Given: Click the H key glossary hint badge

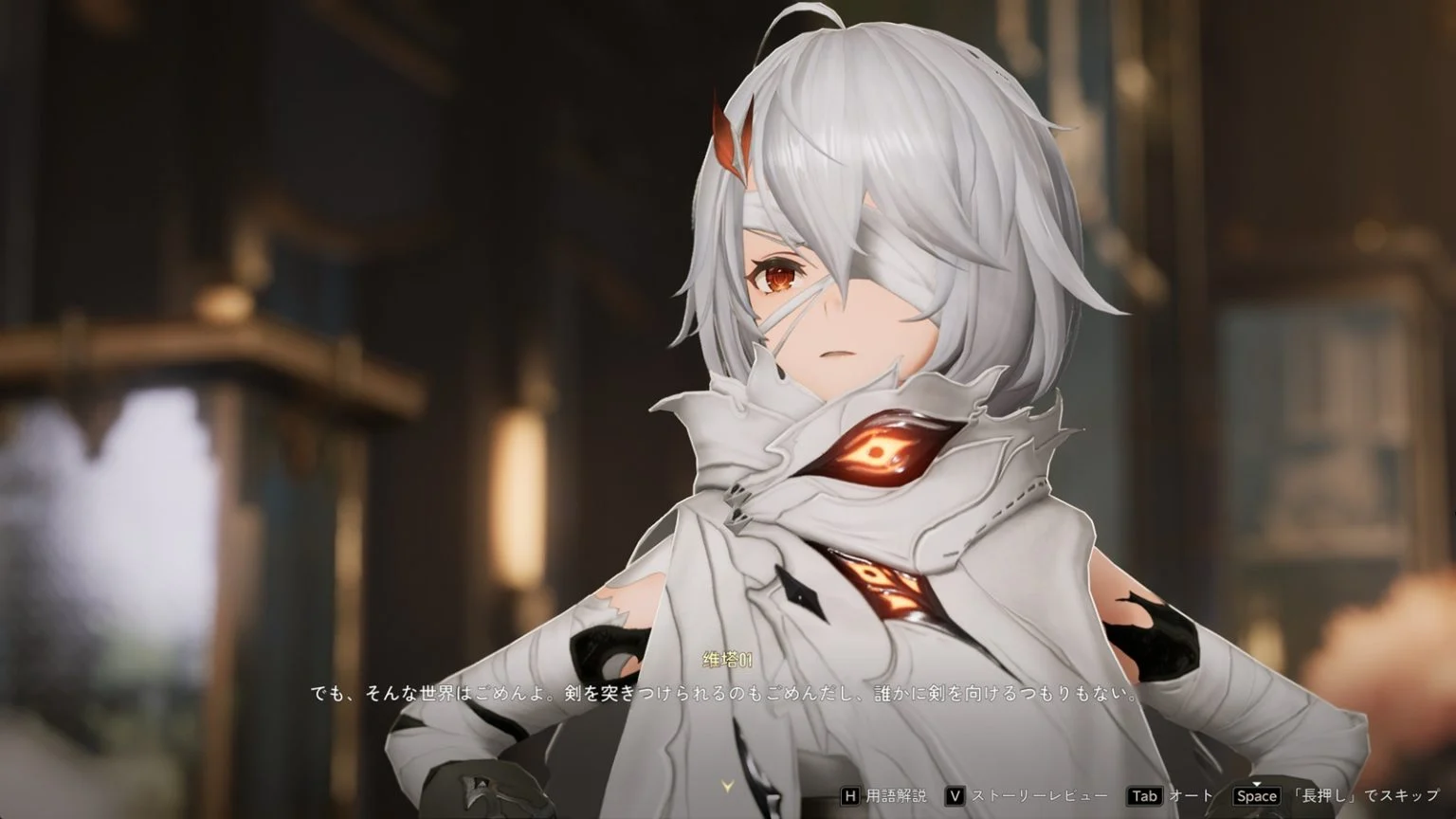Looking at the screenshot, I should [x=850, y=796].
